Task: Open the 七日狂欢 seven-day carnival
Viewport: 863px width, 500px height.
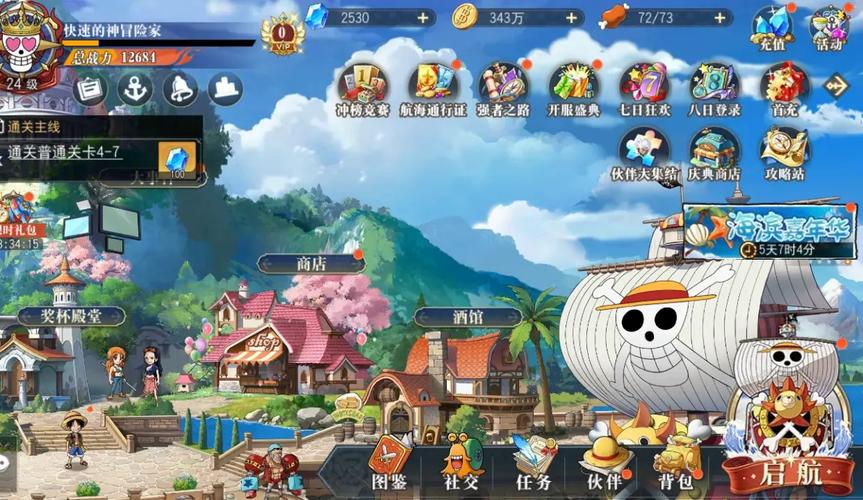Action: pyautogui.click(x=644, y=87)
